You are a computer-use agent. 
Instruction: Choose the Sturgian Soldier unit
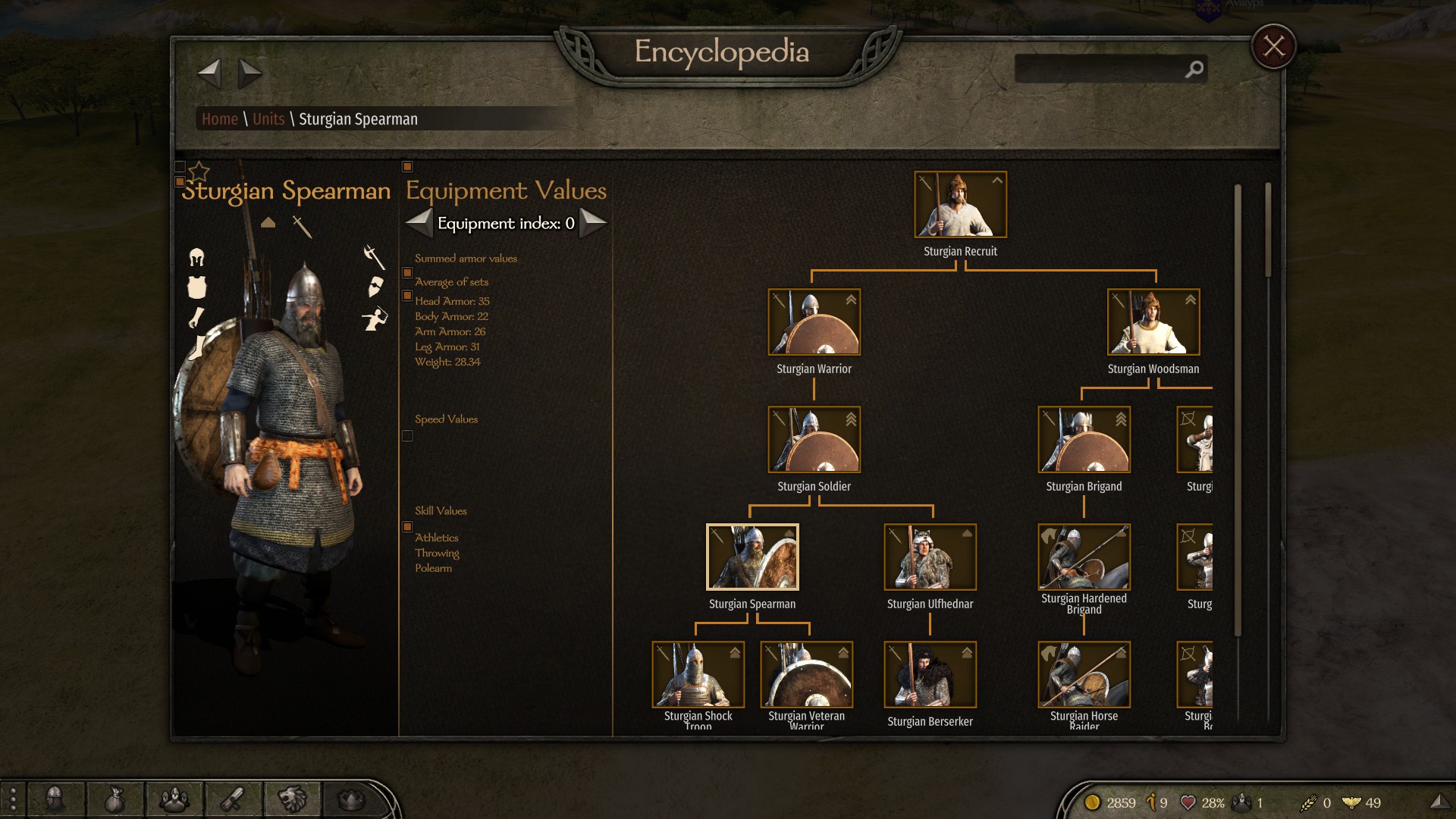[814, 440]
